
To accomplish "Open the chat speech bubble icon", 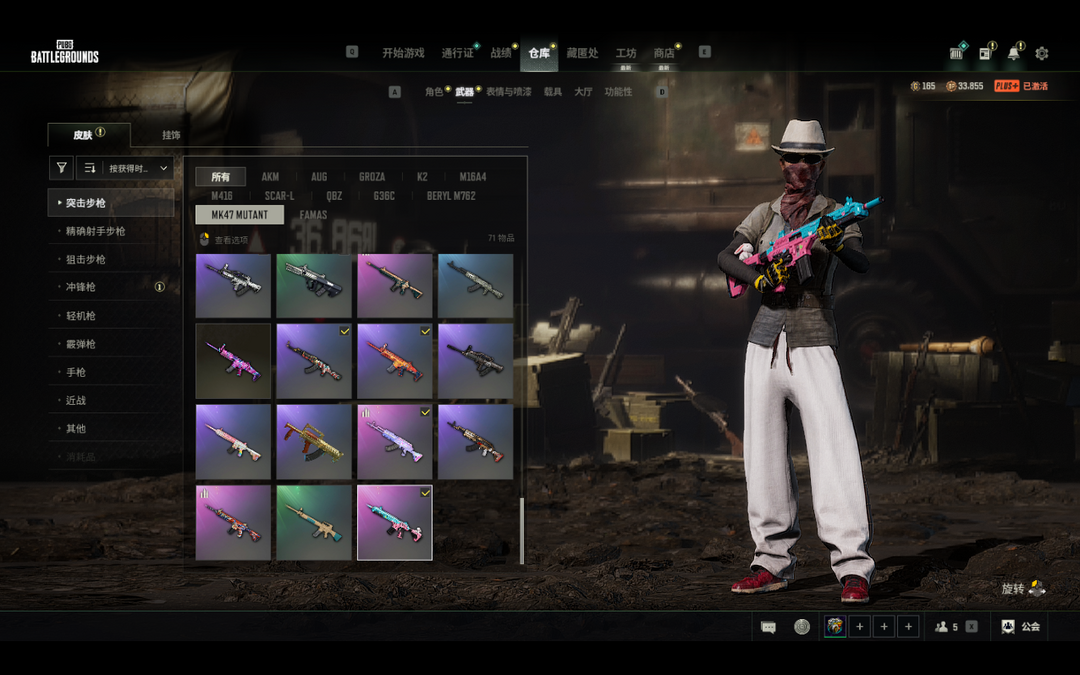I will pos(768,627).
